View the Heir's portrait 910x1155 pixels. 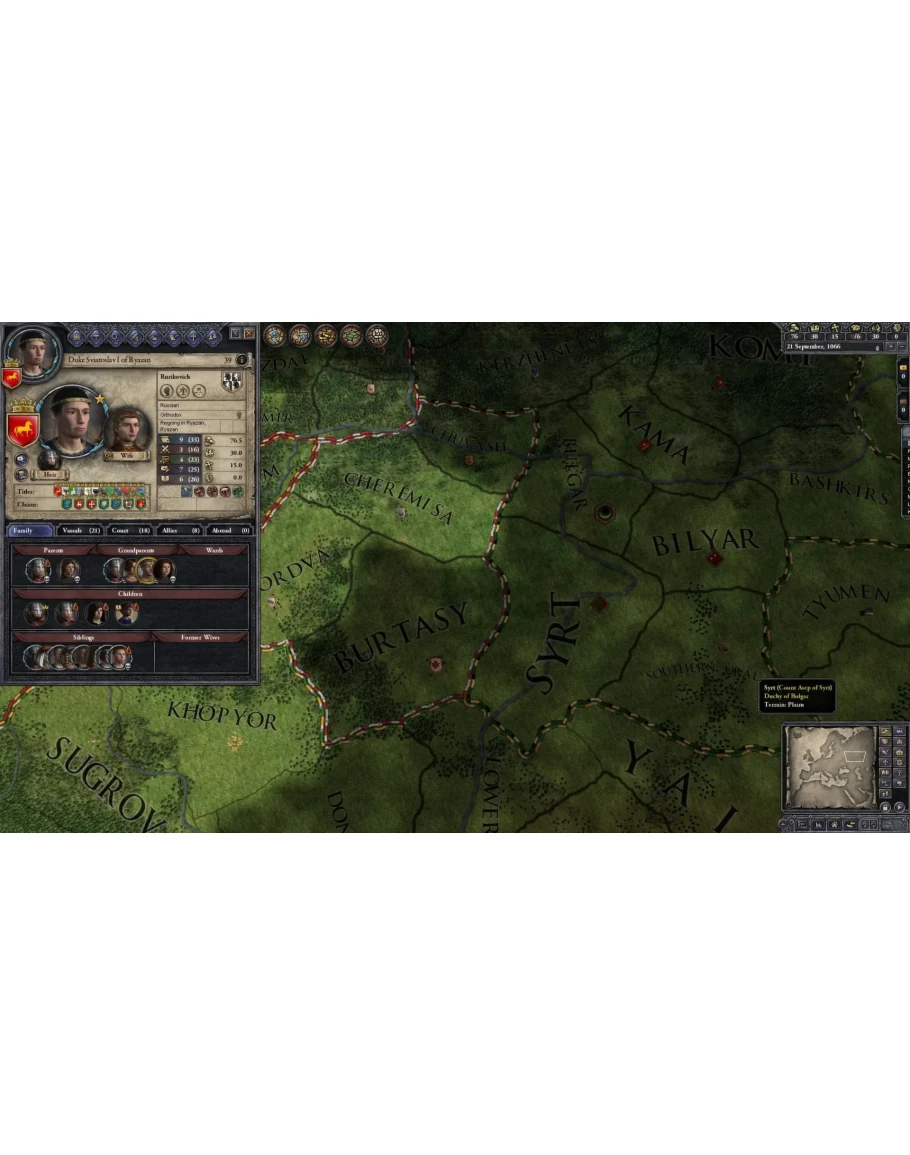tap(49, 461)
